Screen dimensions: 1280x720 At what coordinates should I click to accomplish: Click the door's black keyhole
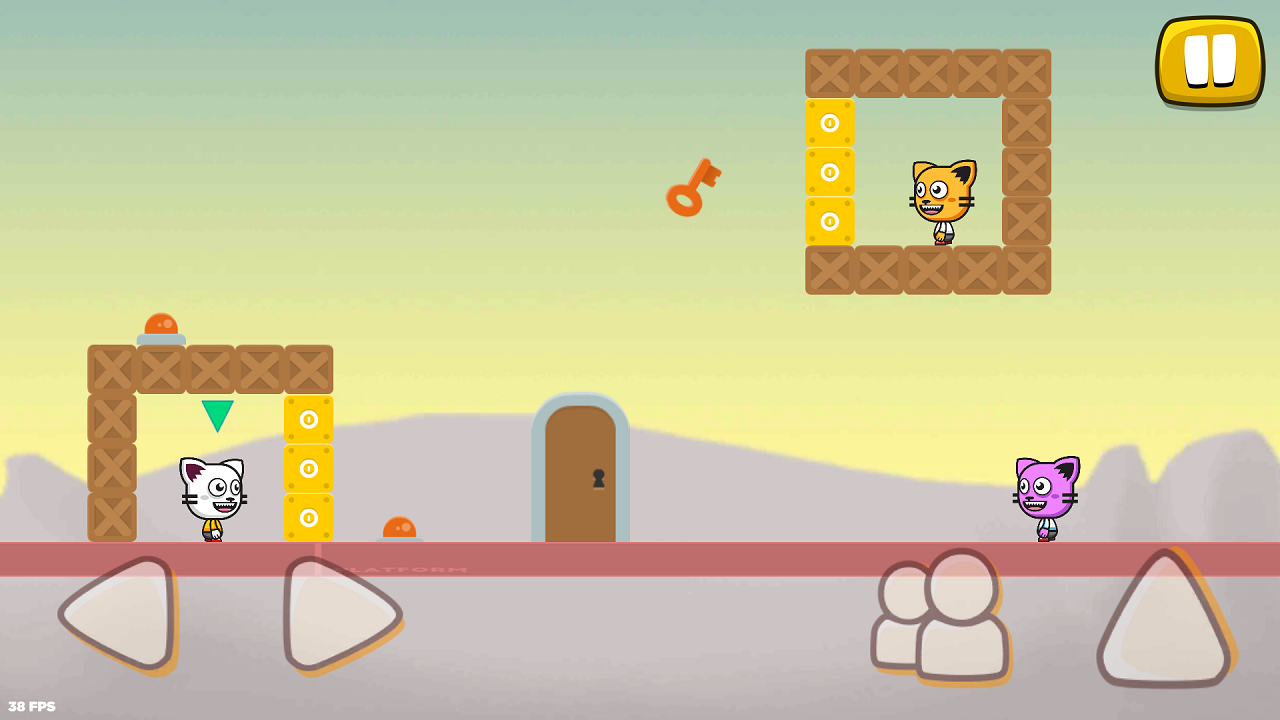[x=599, y=477]
